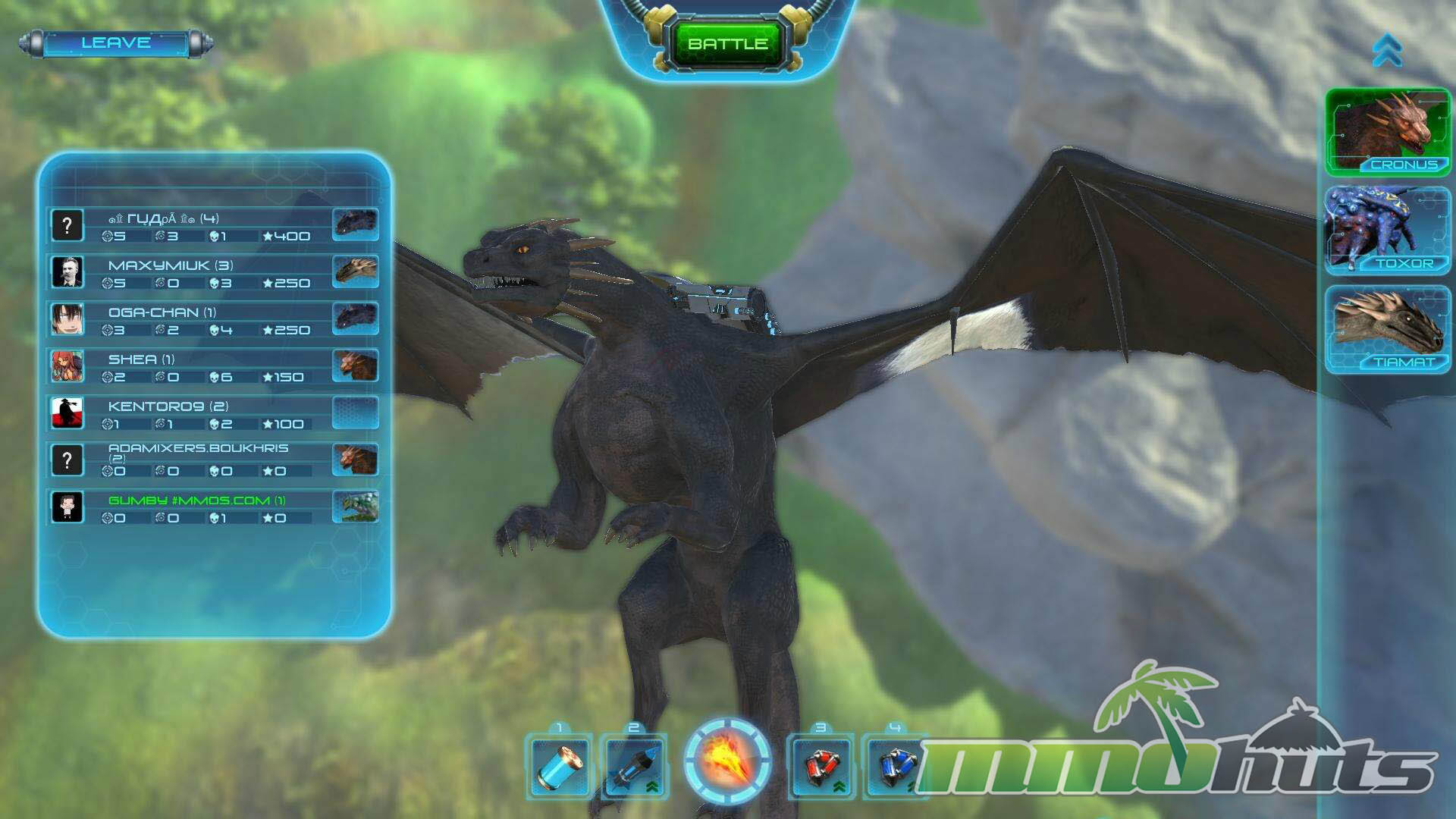Click the Leave button
Screen dimensions: 1456x819
pyautogui.click(x=115, y=43)
